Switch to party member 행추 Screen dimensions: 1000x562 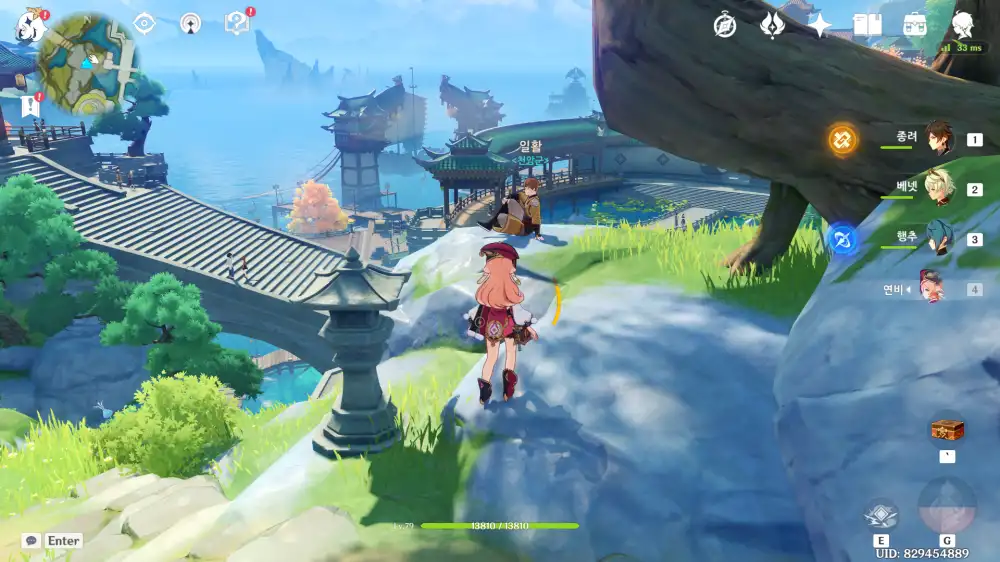click(940, 239)
